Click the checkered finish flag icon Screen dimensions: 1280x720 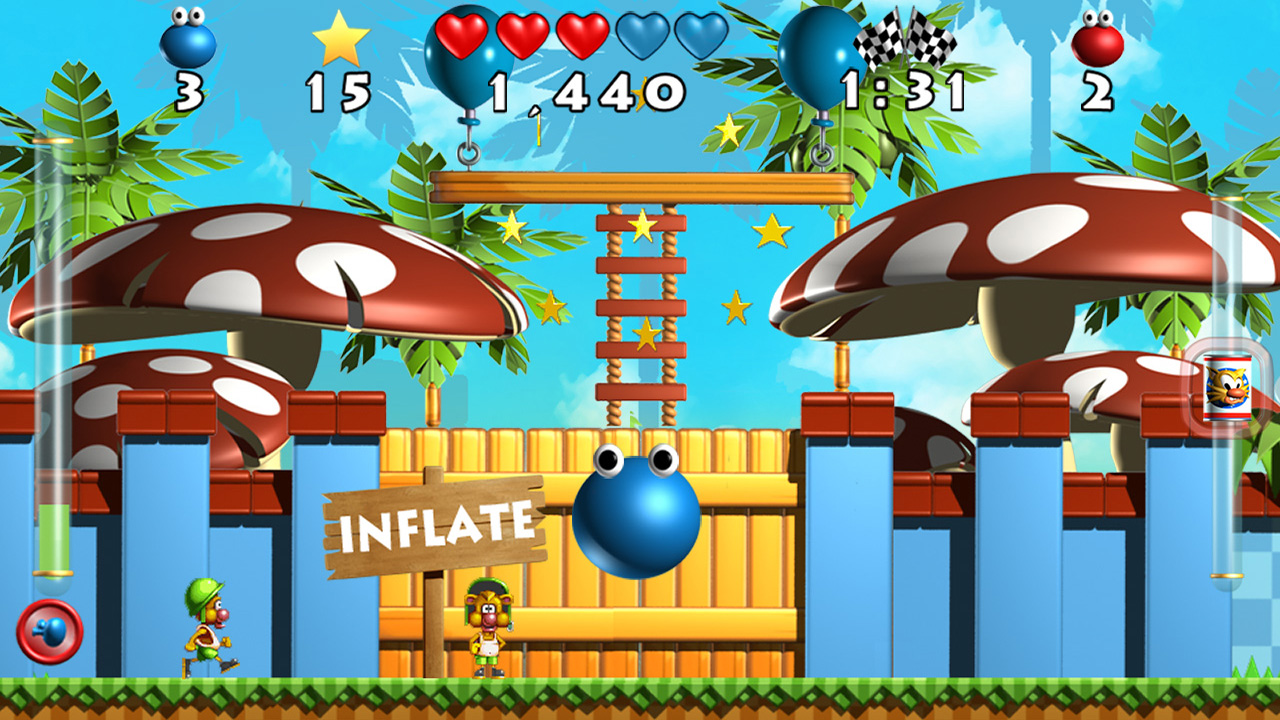(906, 42)
